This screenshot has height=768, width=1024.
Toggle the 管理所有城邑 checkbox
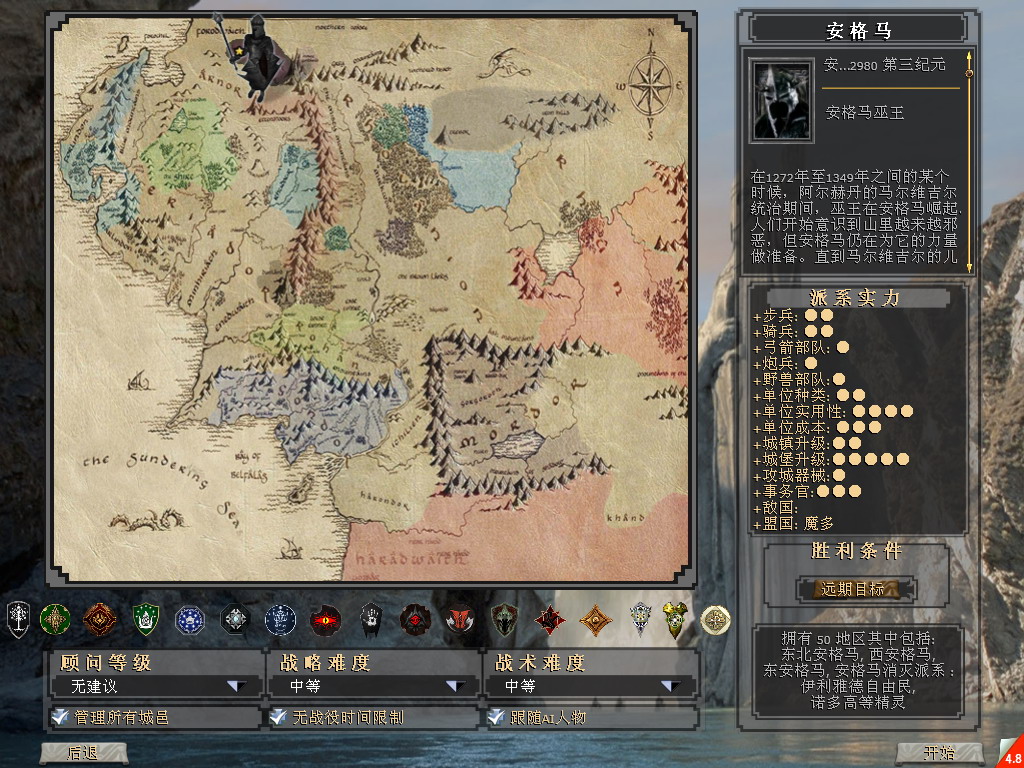coord(60,717)
